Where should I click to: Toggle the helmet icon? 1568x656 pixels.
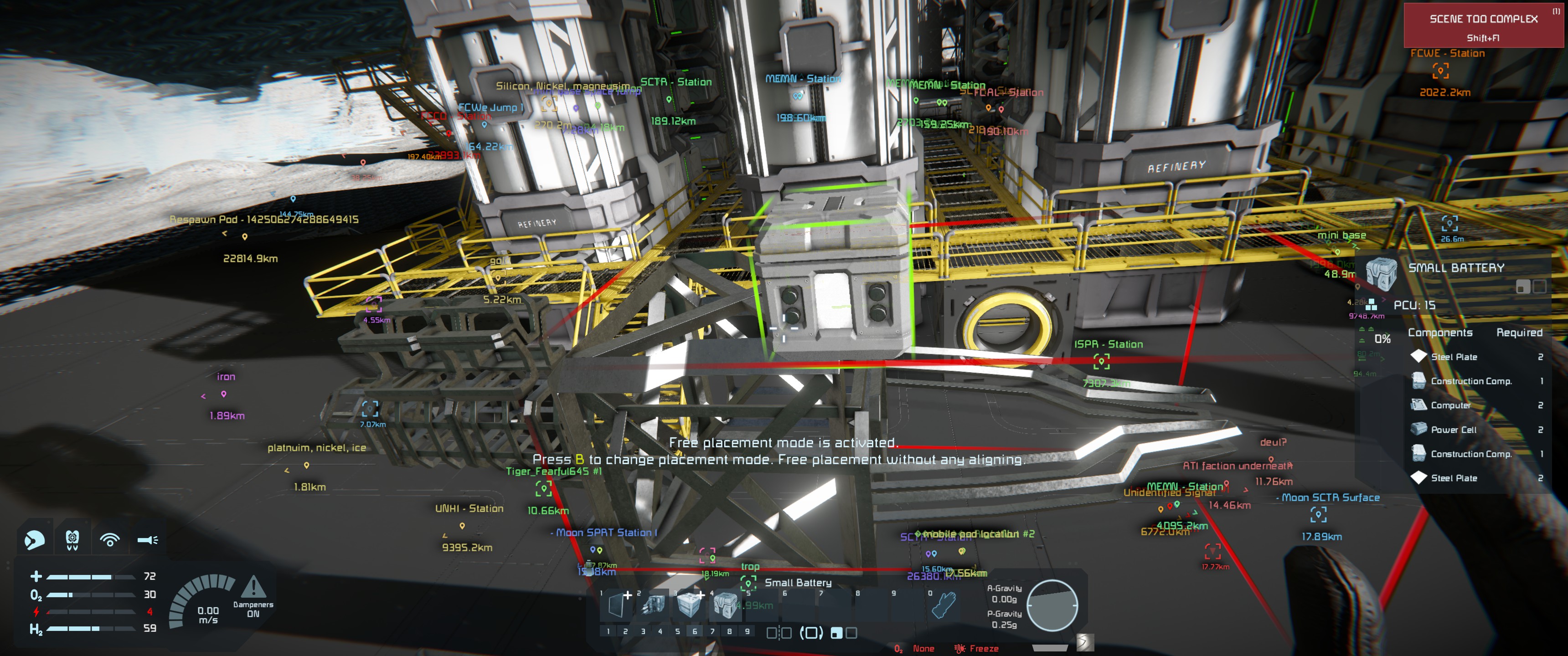coord(72,539)
